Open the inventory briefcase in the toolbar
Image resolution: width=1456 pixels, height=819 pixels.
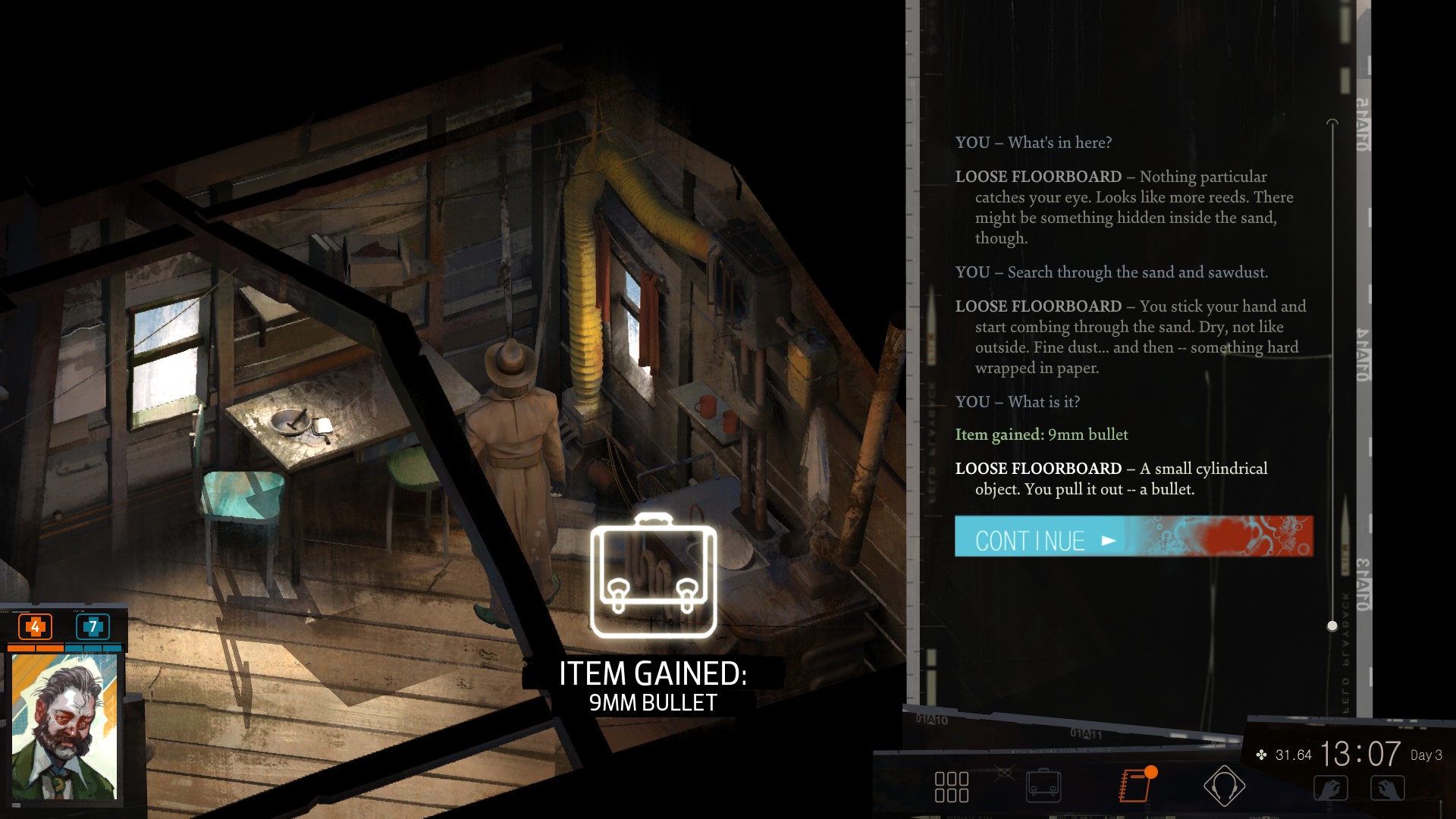tap(1043, 786)
